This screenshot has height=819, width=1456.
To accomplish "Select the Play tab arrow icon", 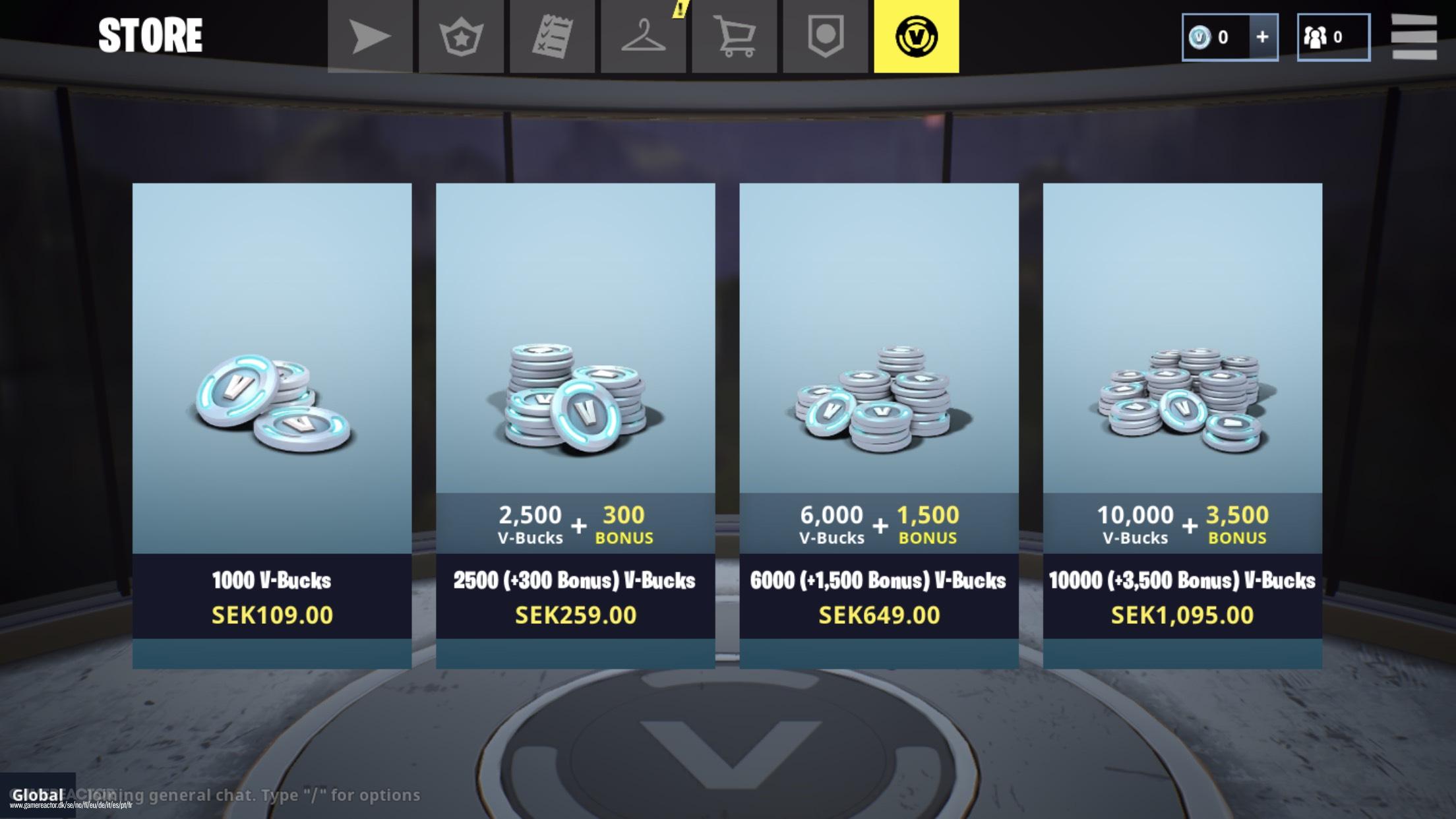I will [x=369, y=36].
